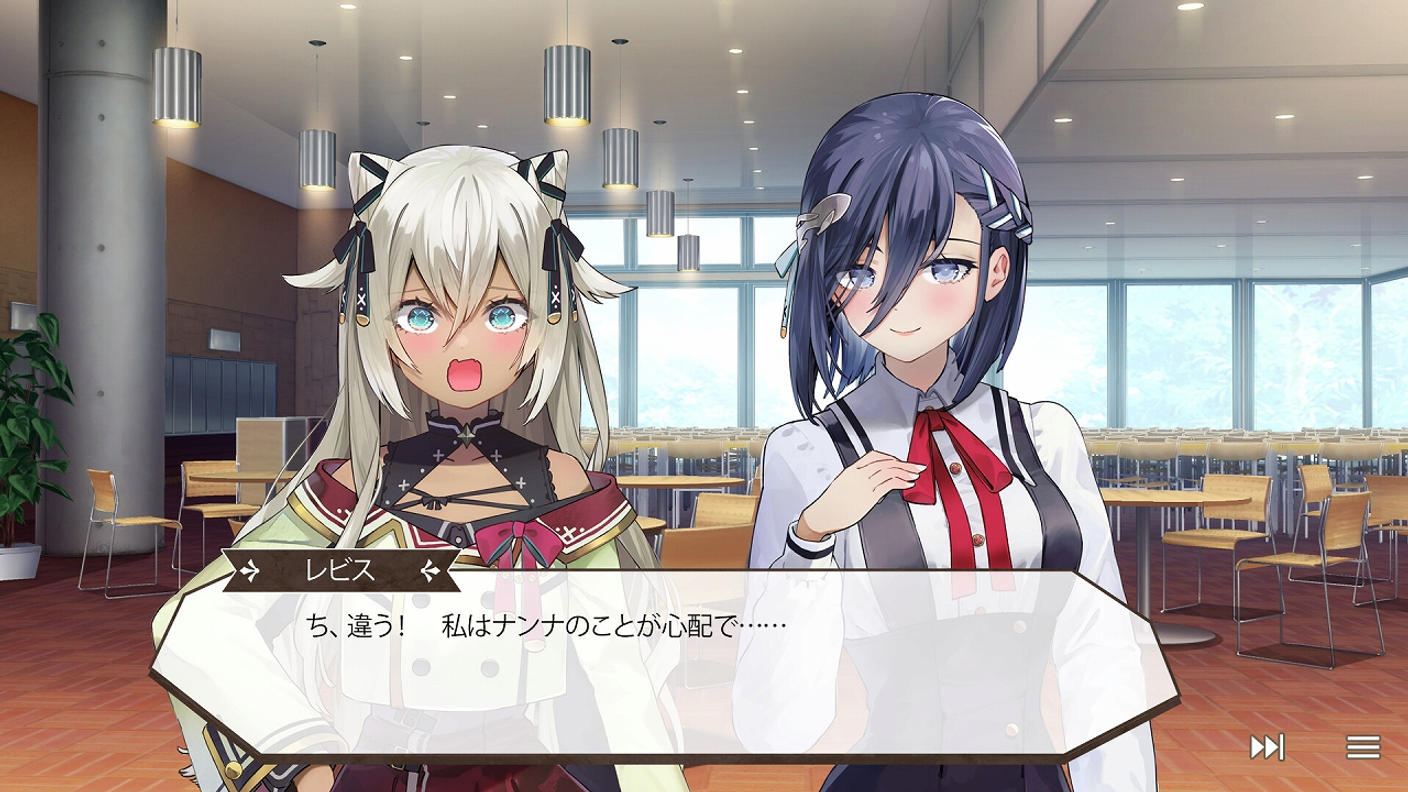Click the hamburger icon to show options
Screen dimensions: 1408x792
pyautogui.click(x=1362, y=745)
